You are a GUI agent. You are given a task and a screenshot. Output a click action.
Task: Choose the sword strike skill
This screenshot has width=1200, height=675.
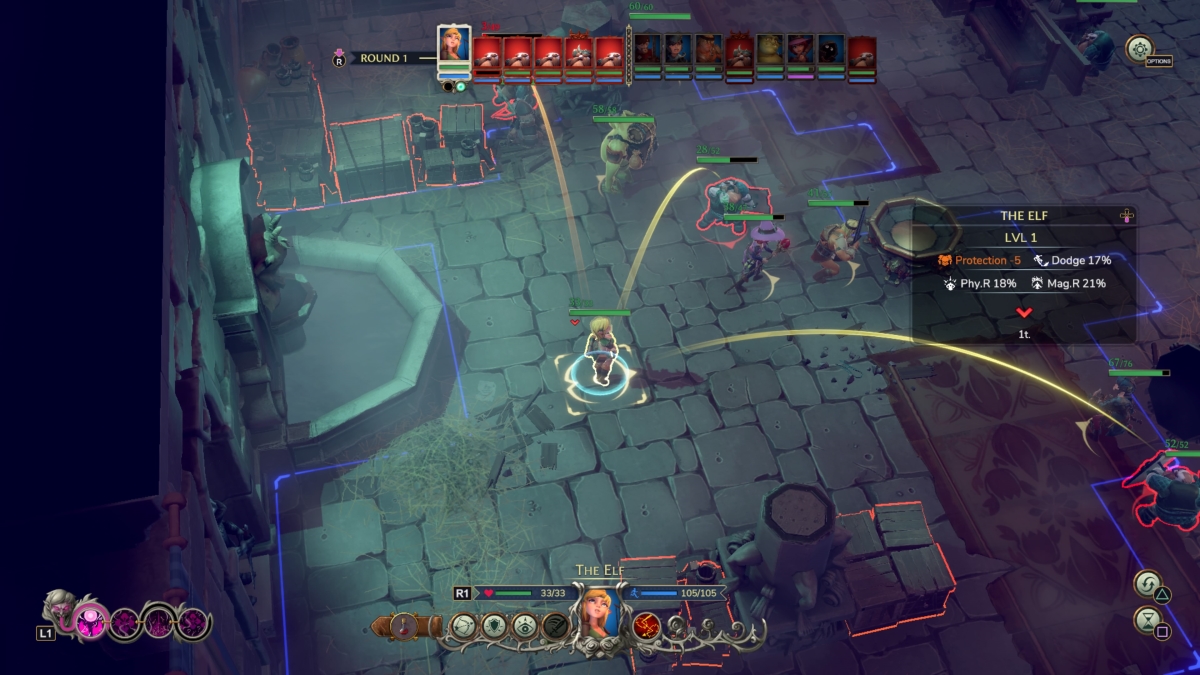coord(557,626)
